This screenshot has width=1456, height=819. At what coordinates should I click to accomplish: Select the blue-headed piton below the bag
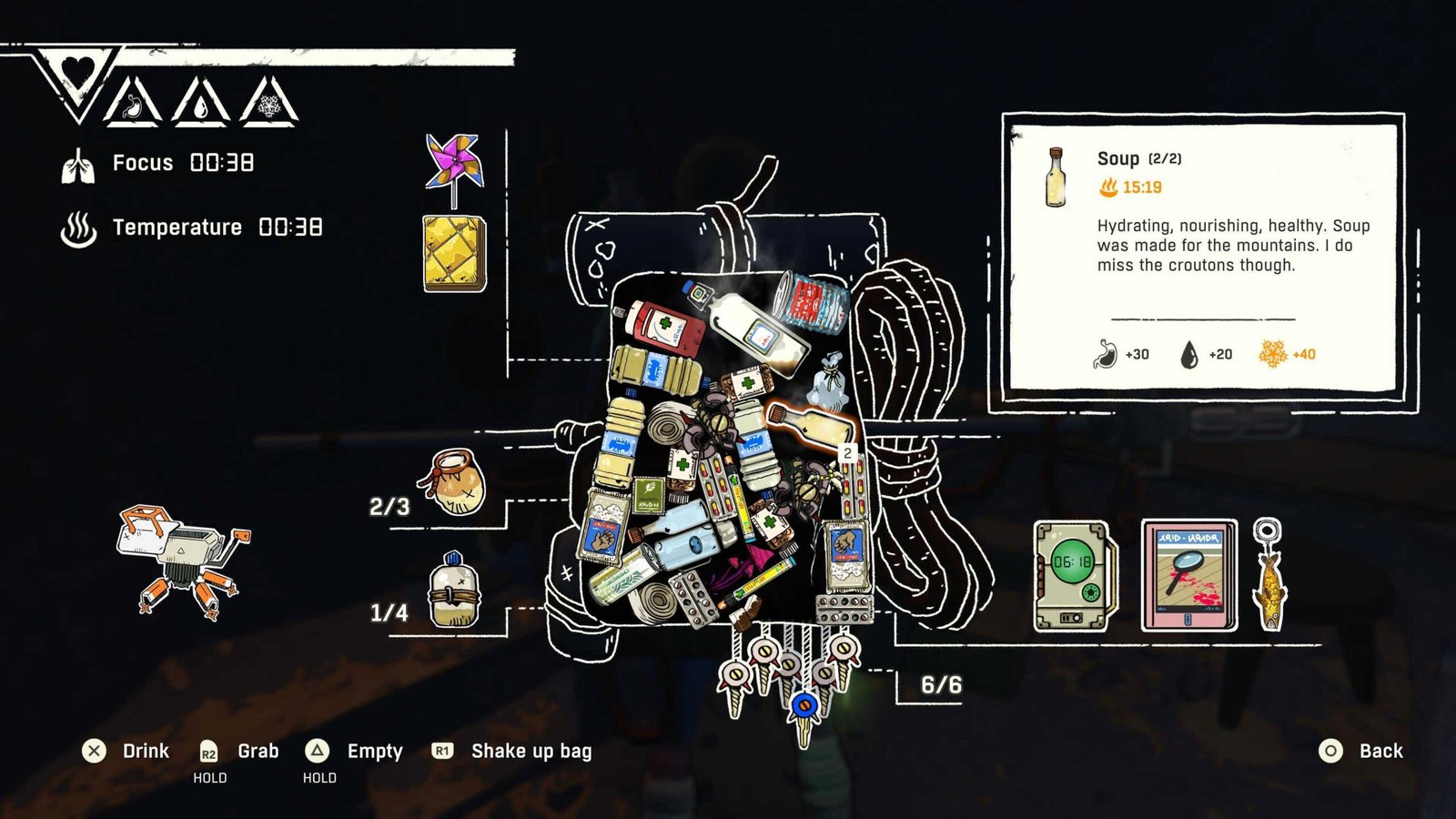click(803, 712)
